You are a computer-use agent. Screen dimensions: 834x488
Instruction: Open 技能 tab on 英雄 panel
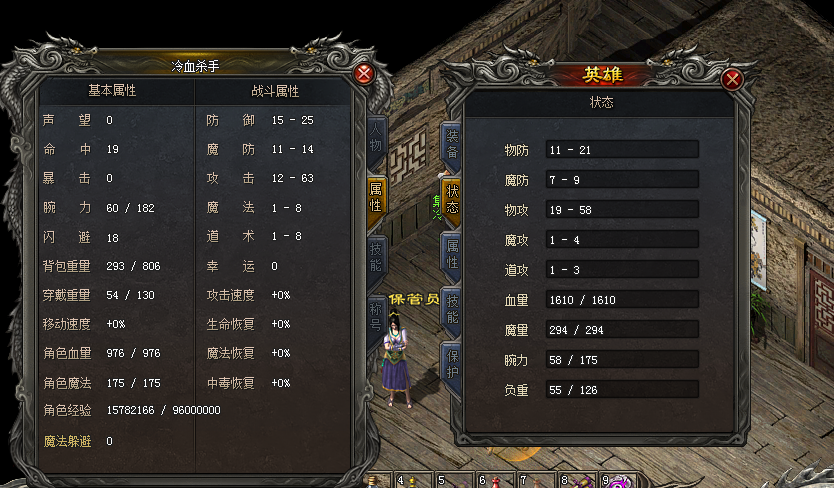[452, 310]
